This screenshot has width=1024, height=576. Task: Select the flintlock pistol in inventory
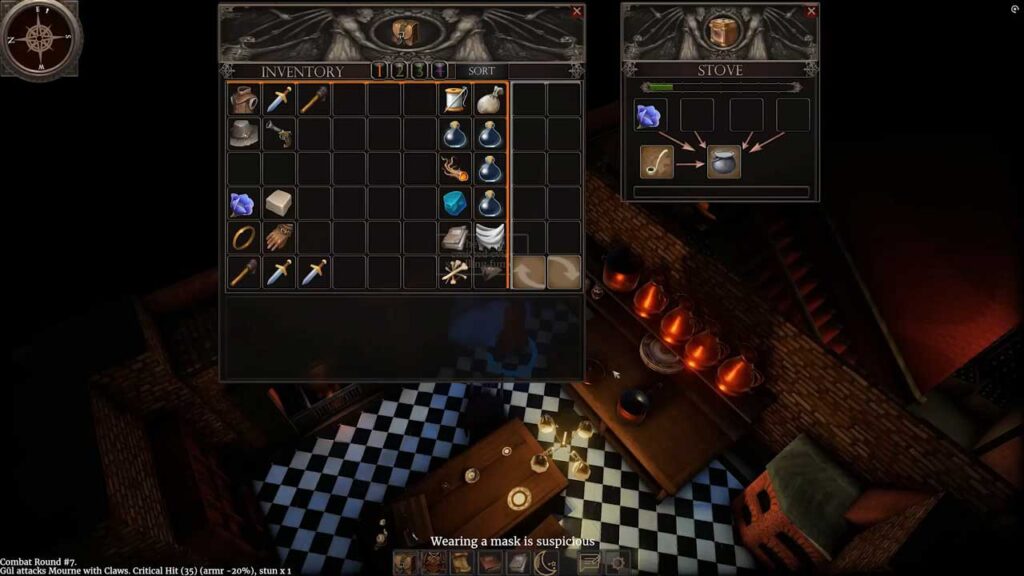(x=279, y=133)
